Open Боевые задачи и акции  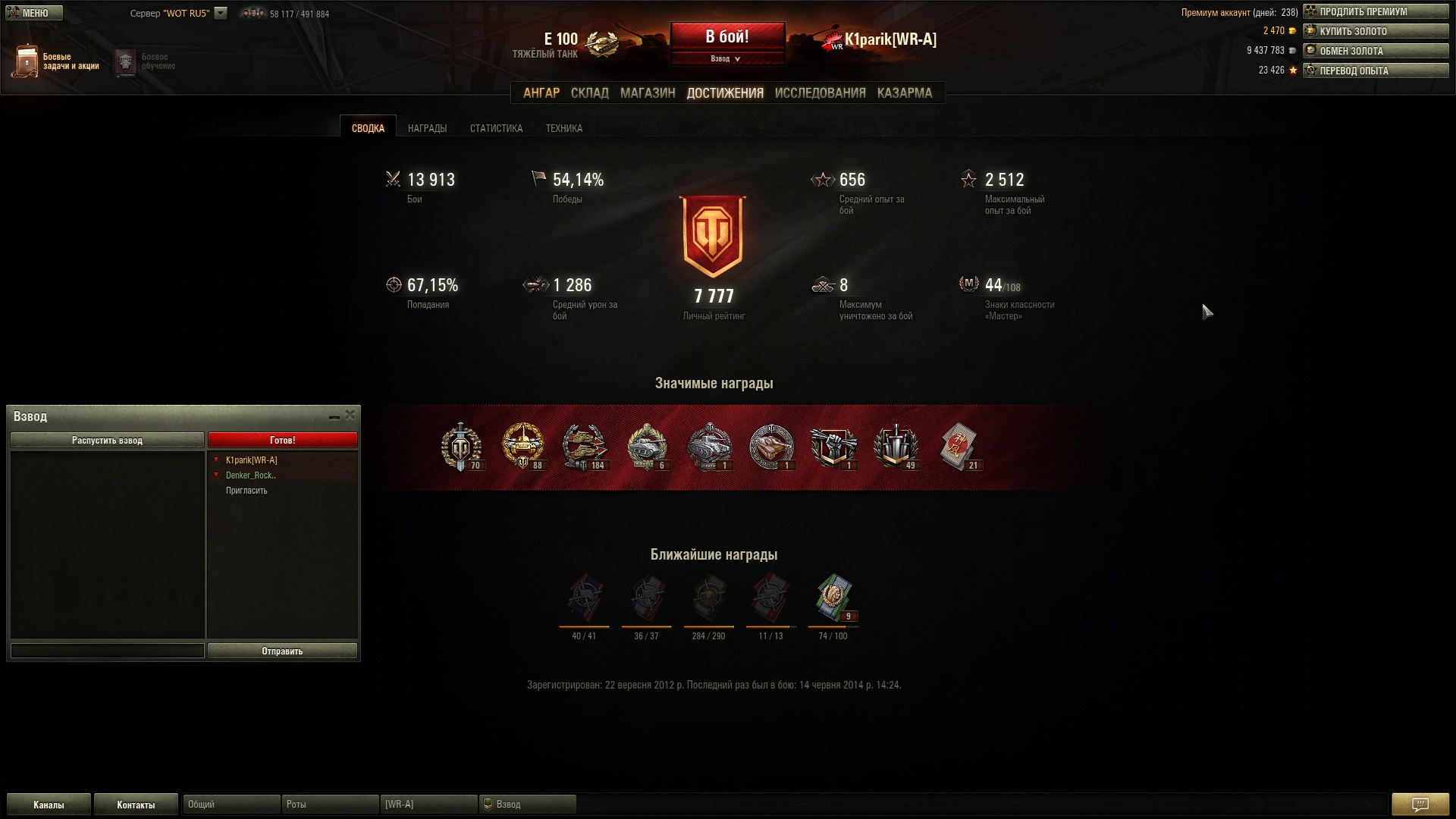click(56, 61)
